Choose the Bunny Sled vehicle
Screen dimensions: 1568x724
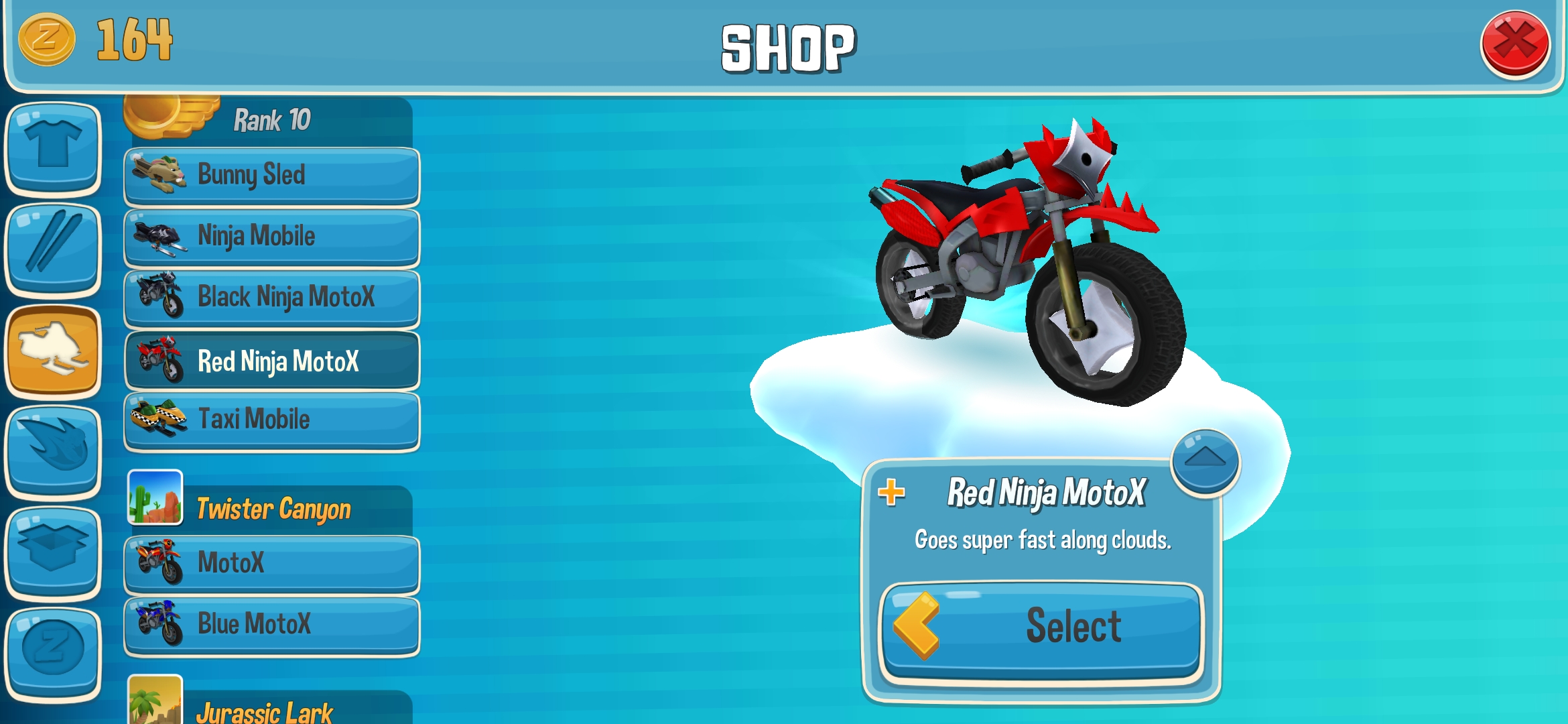pyautogui.click(x=271, y=176)
